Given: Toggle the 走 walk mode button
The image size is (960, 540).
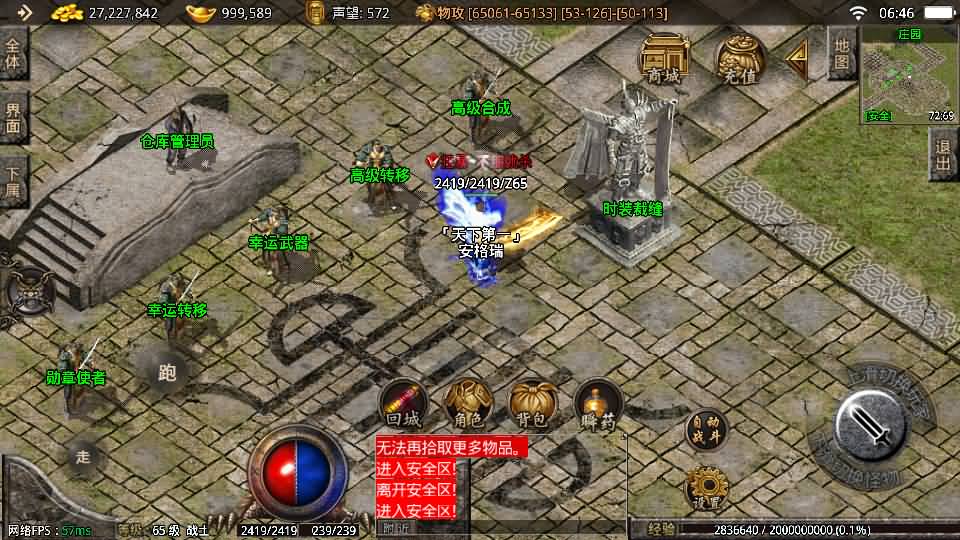Looking at the screenshot, I should [84, 457].
